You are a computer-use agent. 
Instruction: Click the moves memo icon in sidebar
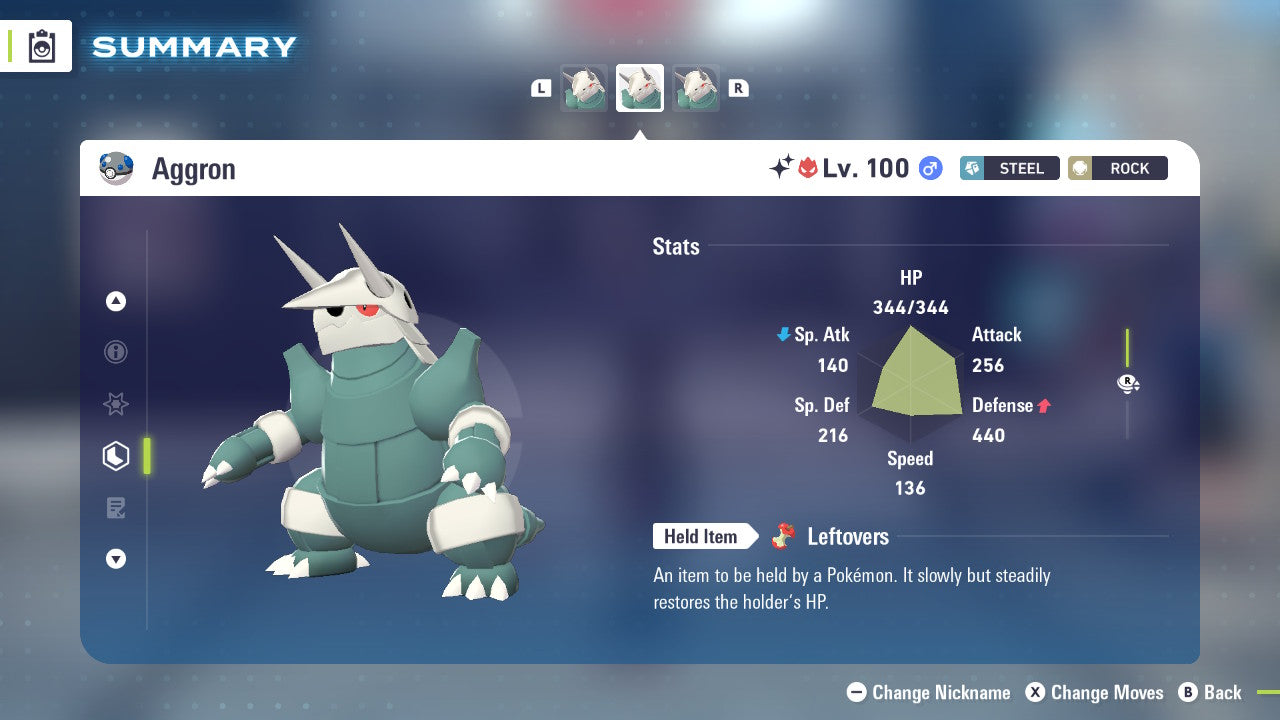[x=116, y=508]
